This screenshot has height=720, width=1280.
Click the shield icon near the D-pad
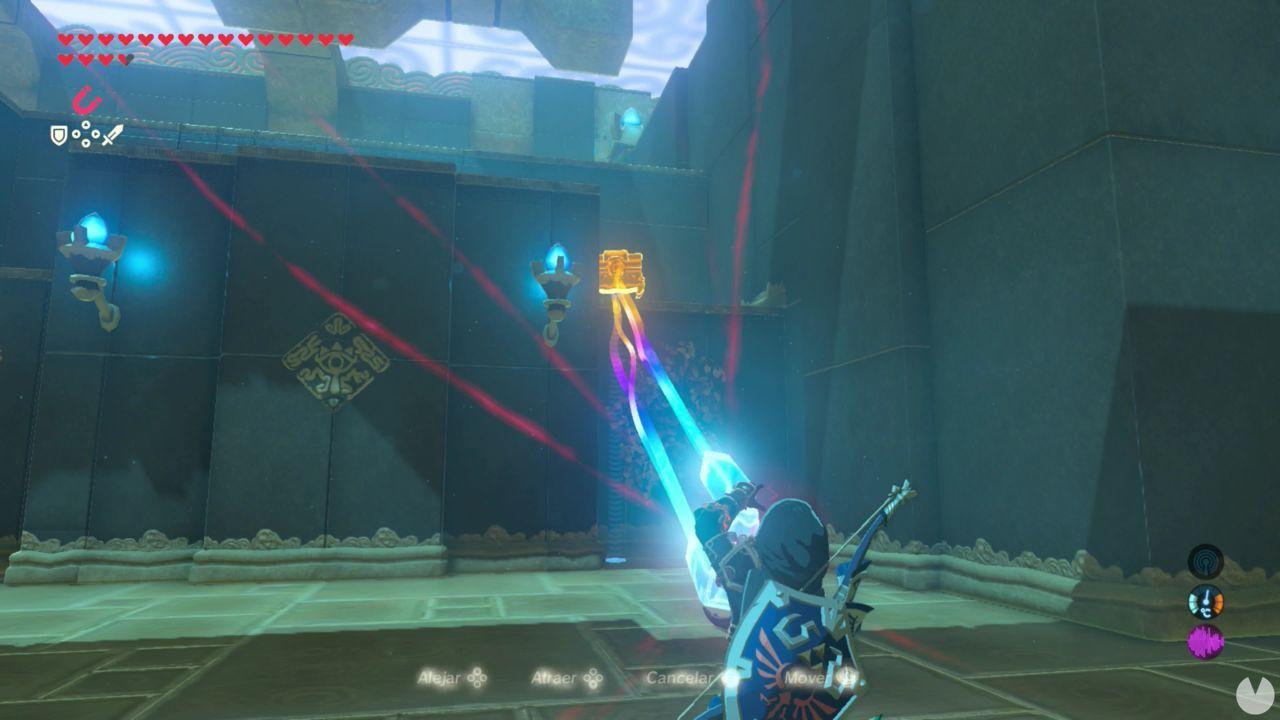[x=58, y=136]
